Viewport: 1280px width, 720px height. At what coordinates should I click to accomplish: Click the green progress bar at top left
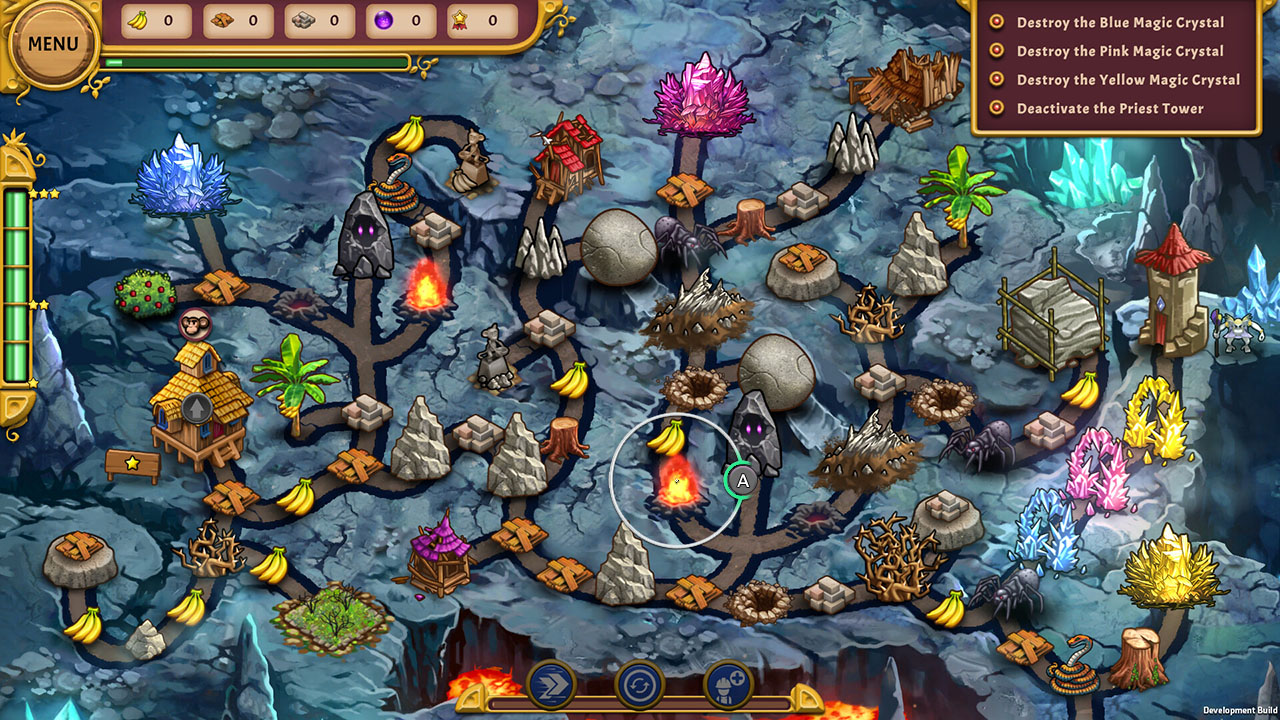click(250, 60)
